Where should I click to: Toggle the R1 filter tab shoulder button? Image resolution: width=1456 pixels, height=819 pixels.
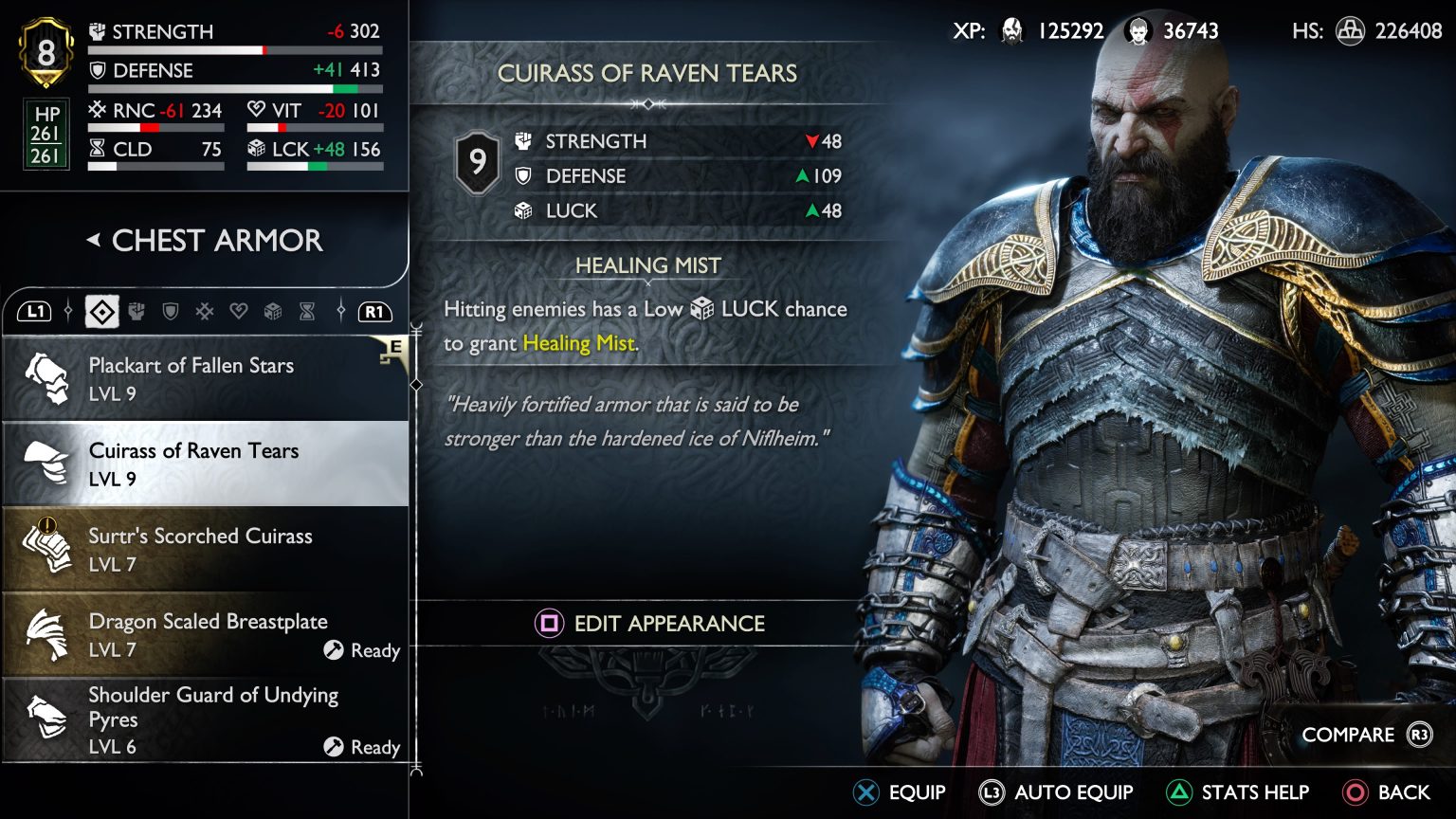pos(374,311)
